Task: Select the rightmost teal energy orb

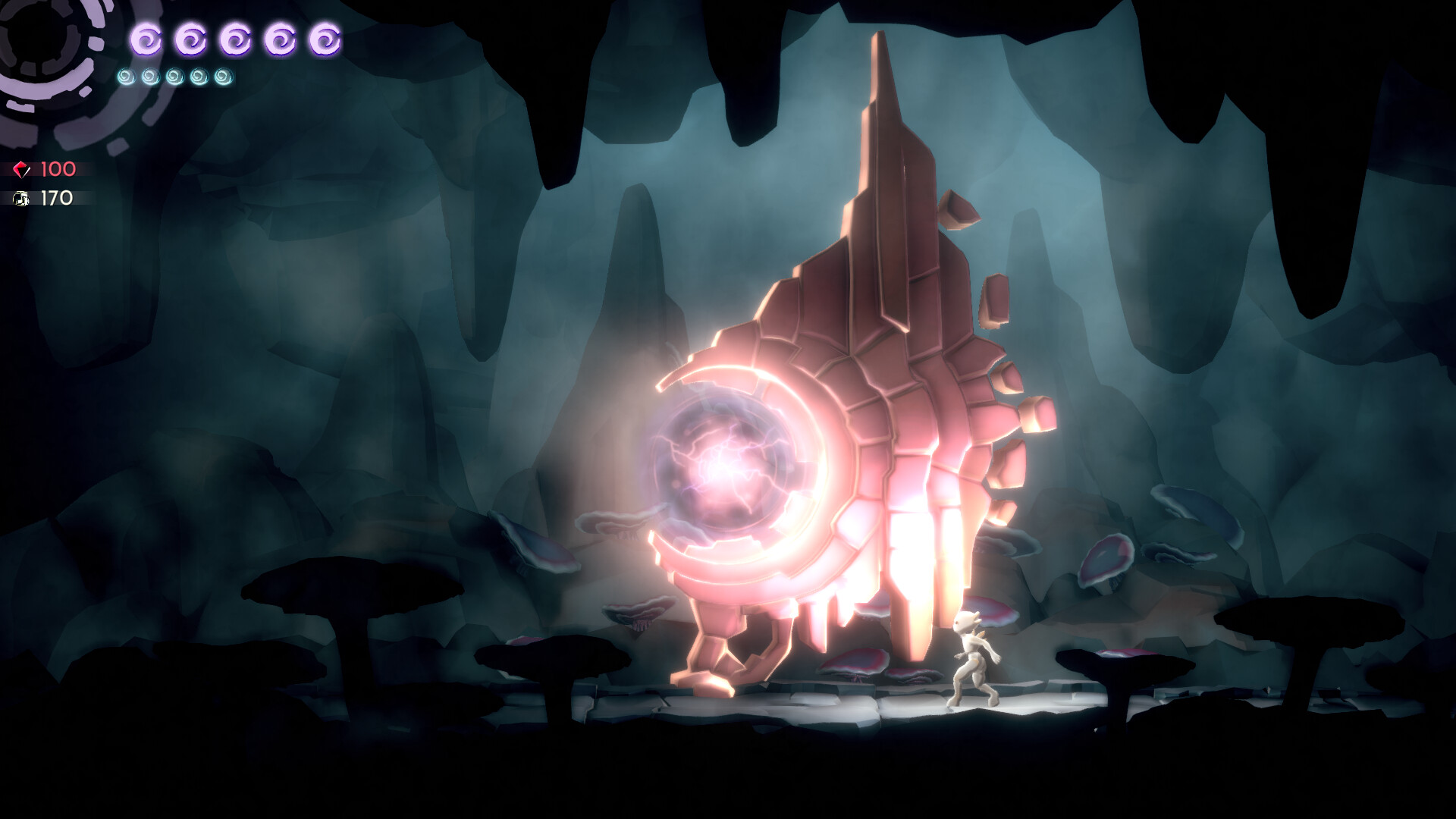Action: [223, 77]
